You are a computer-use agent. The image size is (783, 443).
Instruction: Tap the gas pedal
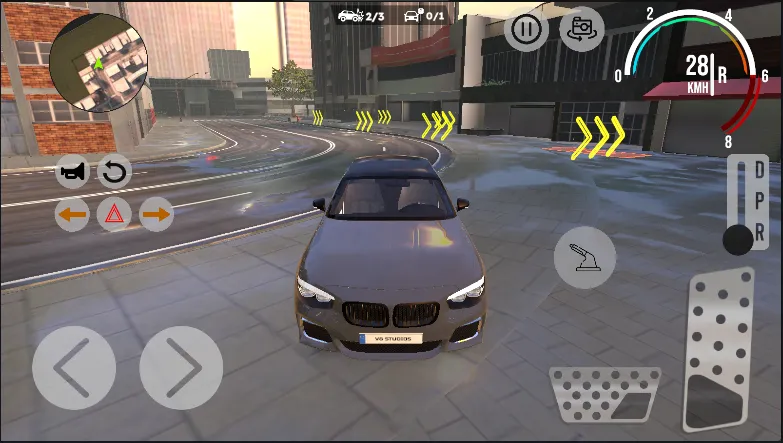[717, 352]
